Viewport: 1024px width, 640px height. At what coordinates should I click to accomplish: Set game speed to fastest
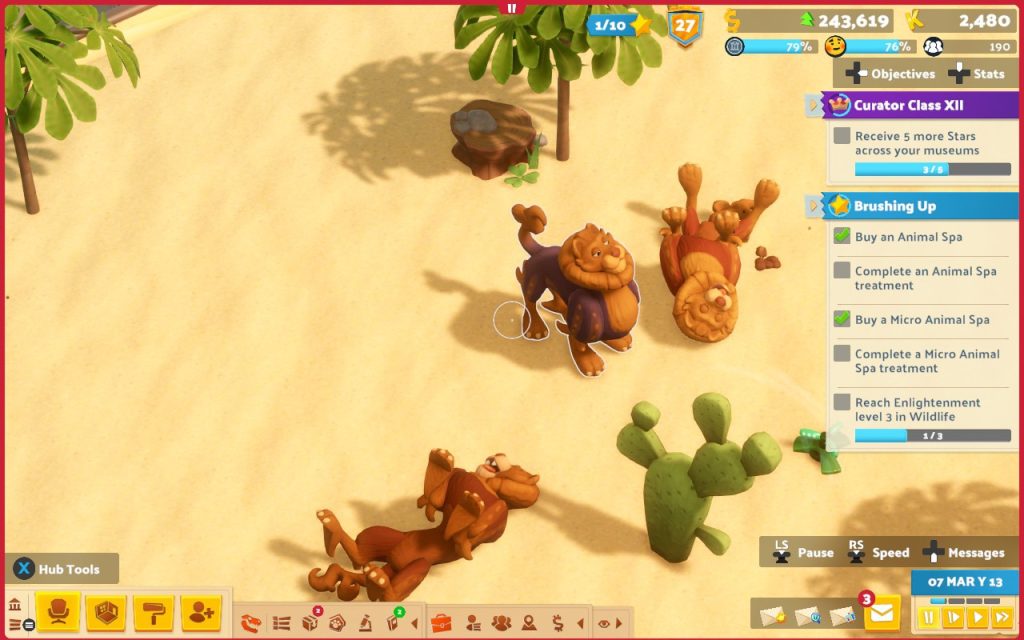[x=1002, y=617]
